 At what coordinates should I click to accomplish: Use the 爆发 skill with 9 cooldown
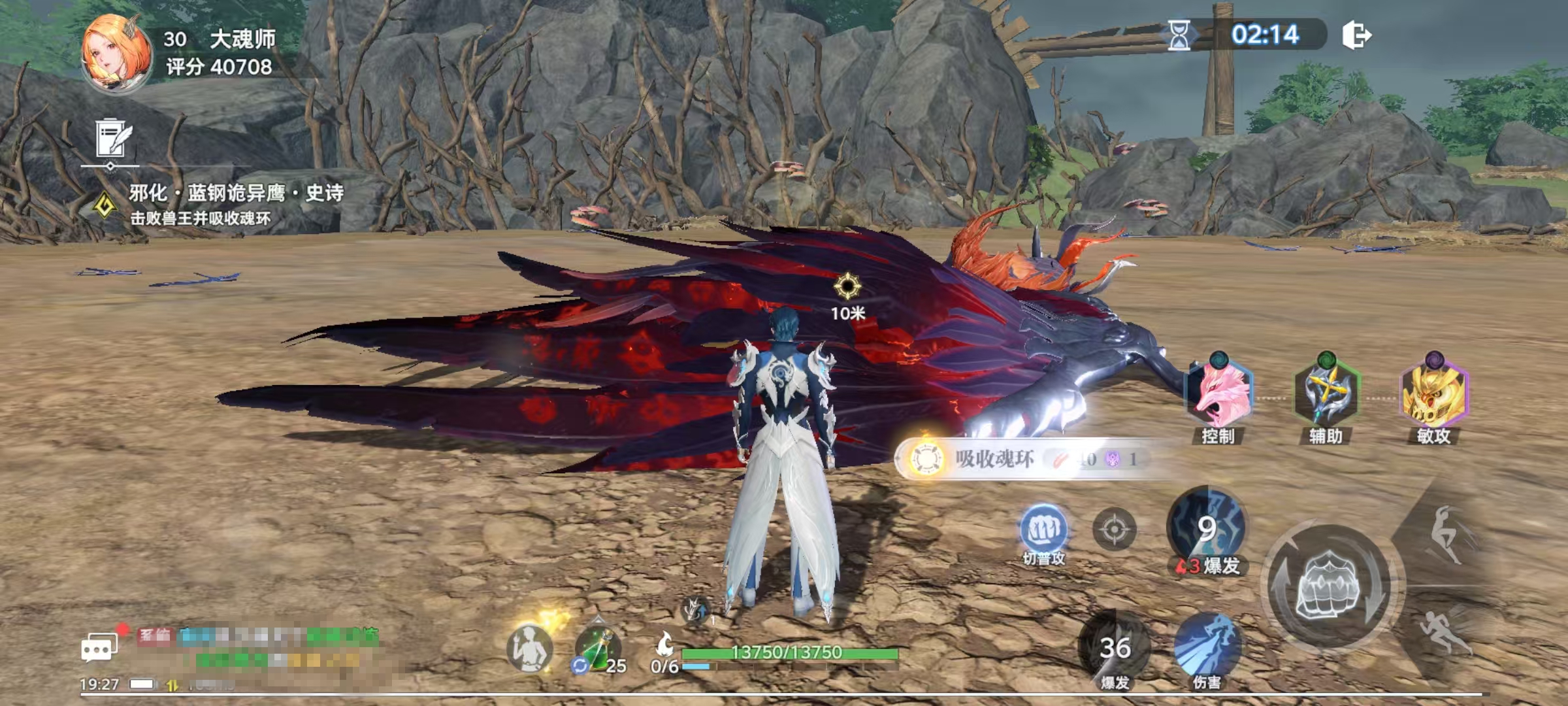point(1206,529)
